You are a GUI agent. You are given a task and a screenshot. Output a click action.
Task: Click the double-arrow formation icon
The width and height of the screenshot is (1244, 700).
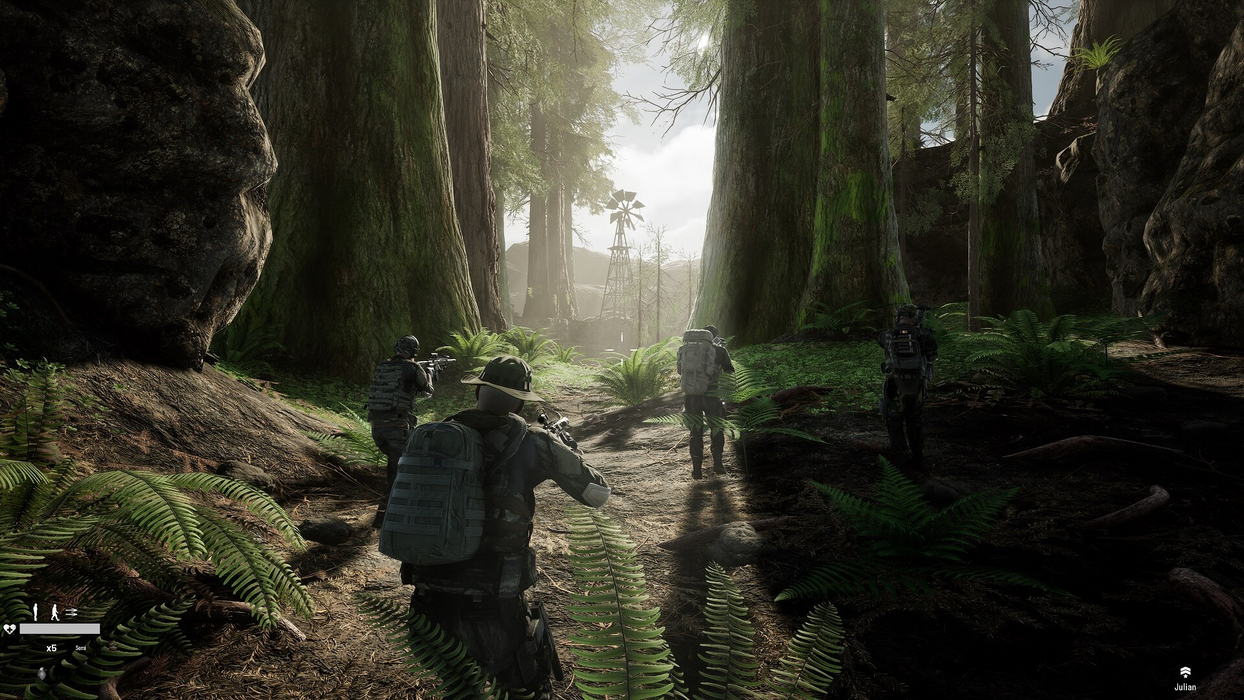[x=71, y=613]
